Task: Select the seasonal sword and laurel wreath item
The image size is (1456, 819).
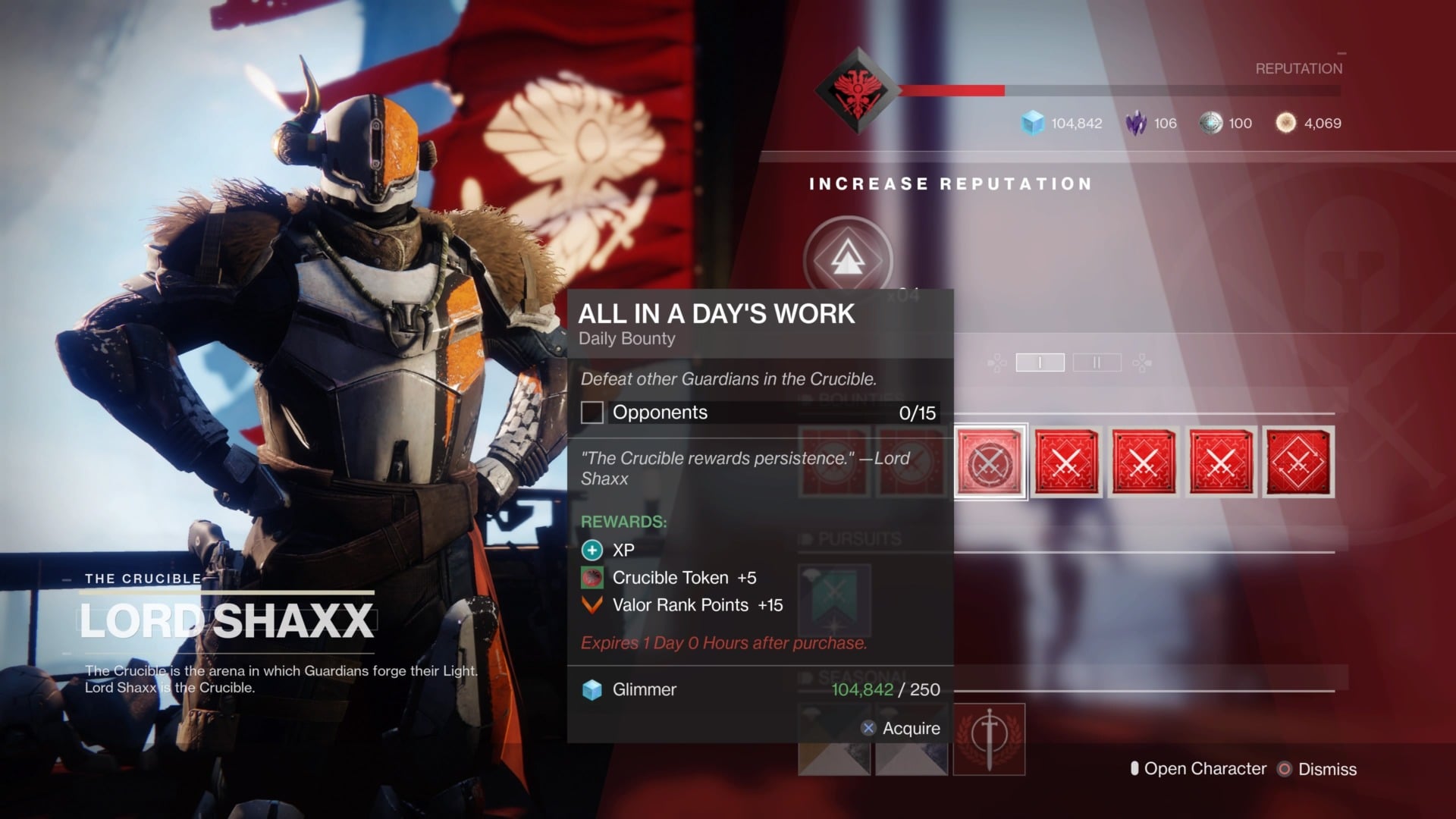Action: pyautogui.click(x=989, y=739)
